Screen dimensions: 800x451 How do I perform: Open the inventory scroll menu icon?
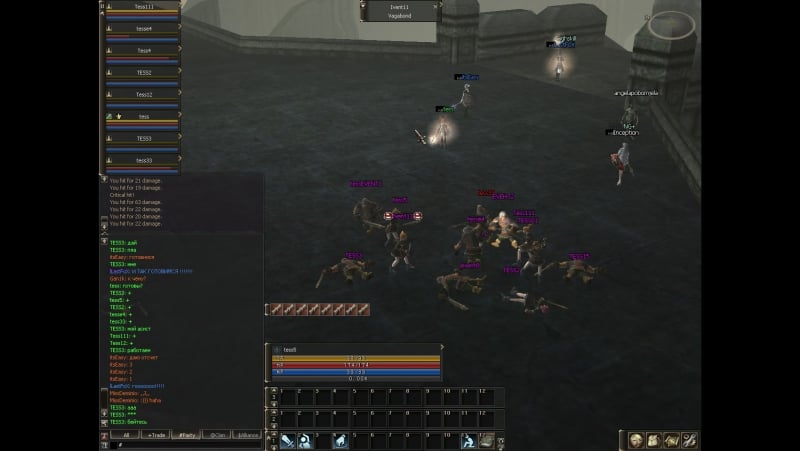tap(653, 440)
